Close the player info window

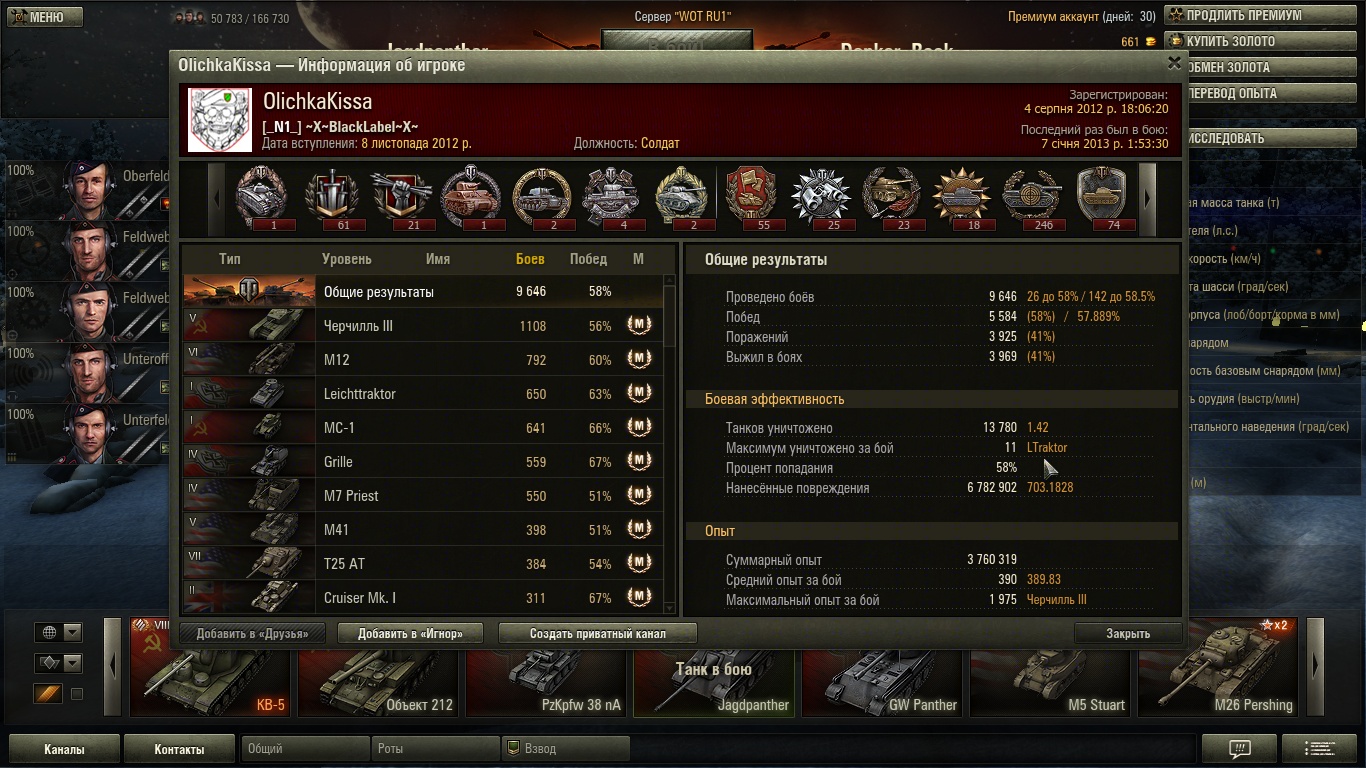coord(1174,62)
